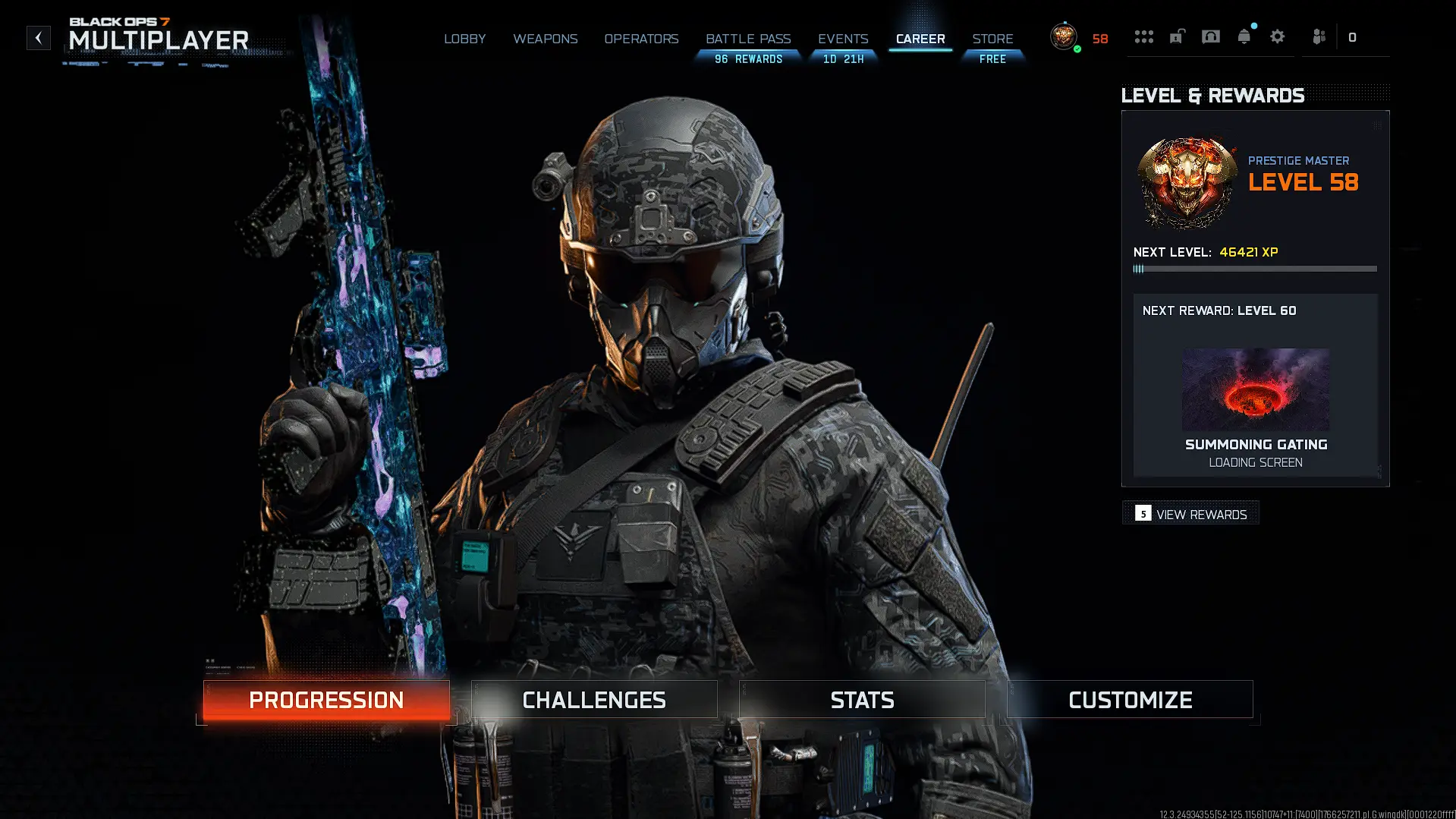Go to the Lobby menu item
The image size is (1456, 819).
click(x=465, y=39)
